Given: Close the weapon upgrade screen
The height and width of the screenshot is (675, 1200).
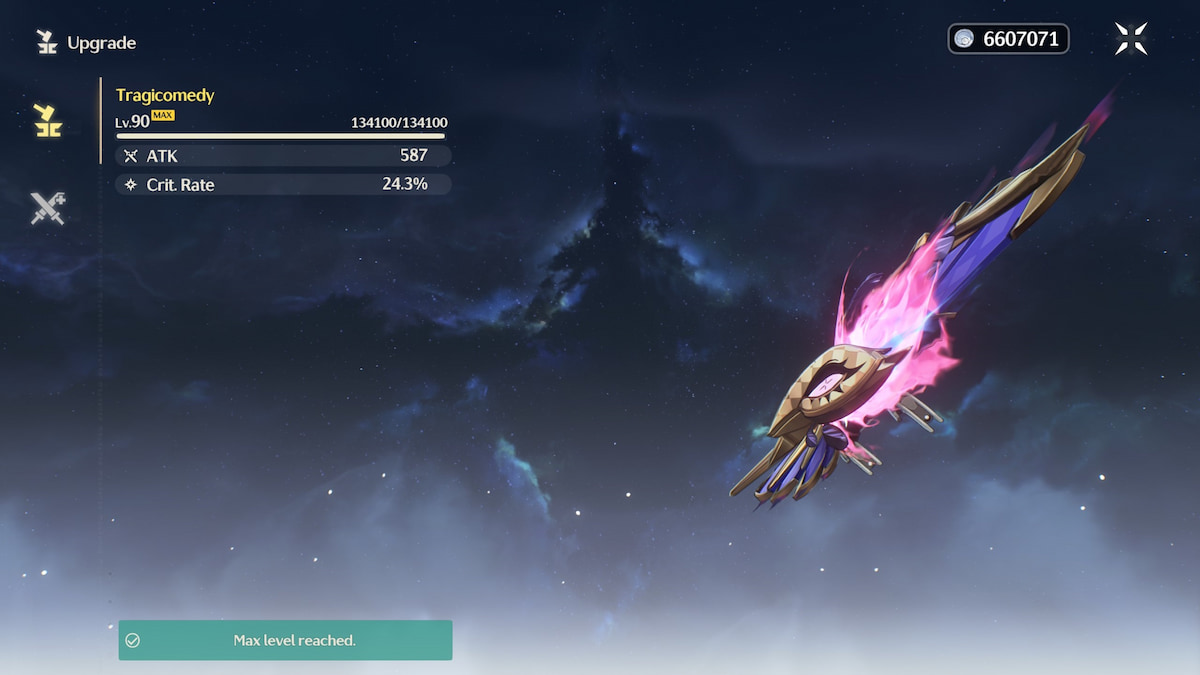Looking at the screenshot, I should pos(1131,39).
